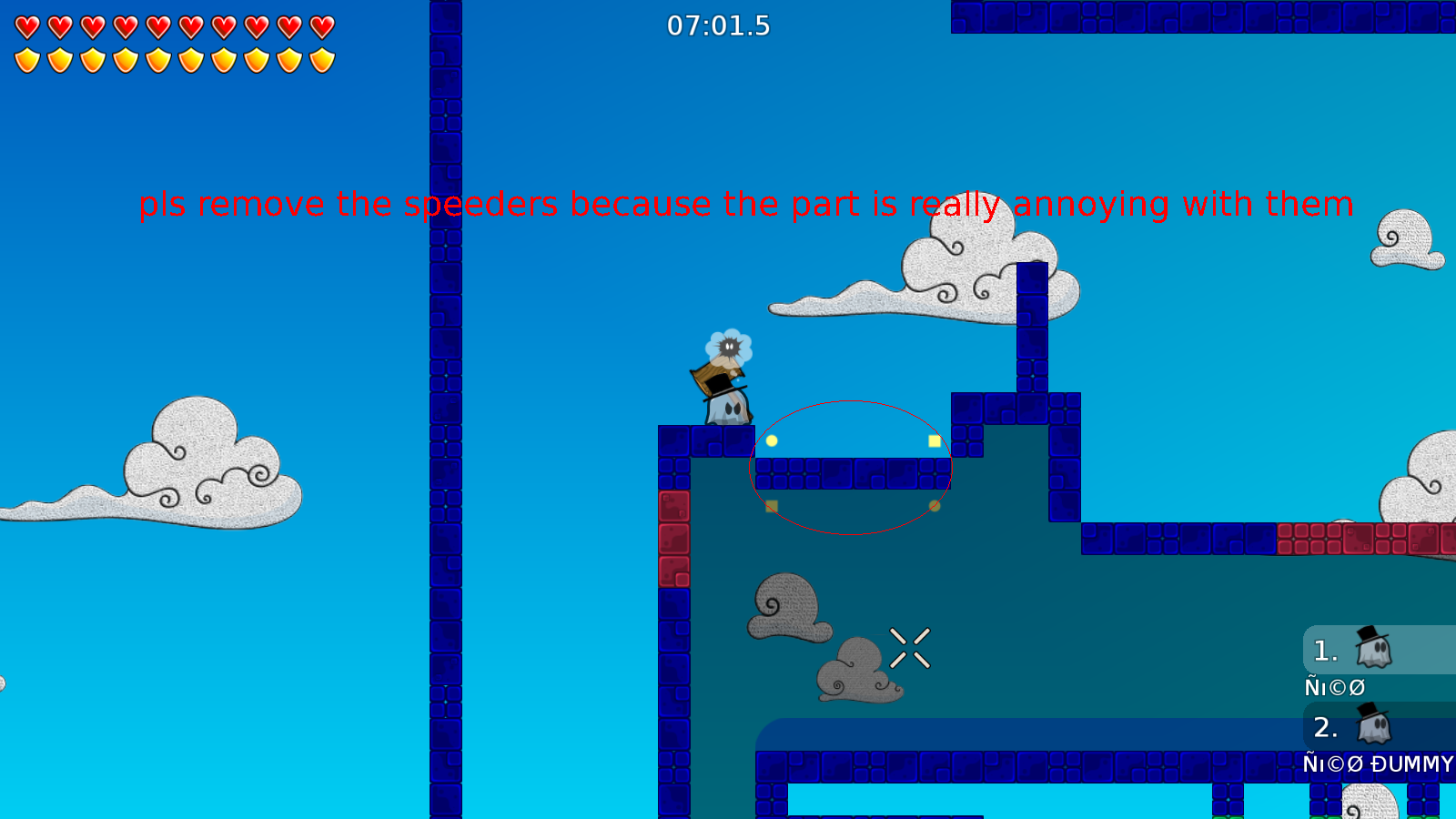Screen dimensions: 1456x819
Task: Select the ghost avatar of the dummy player
Action: tap(1374, 726)
